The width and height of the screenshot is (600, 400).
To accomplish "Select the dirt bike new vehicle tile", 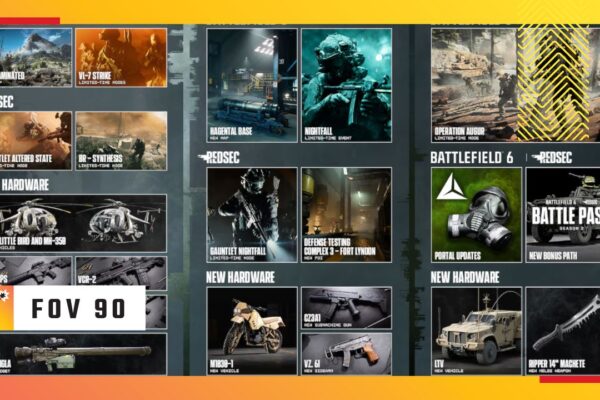I will click(x=251, y=330).
